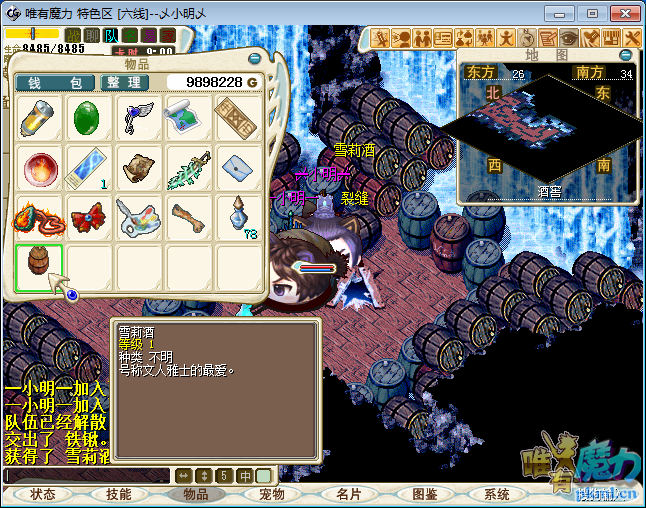Image resolution: width=646 pixels, height=508 pixels.
Task: Minimize the 地图 map panel
Action: 625,56
